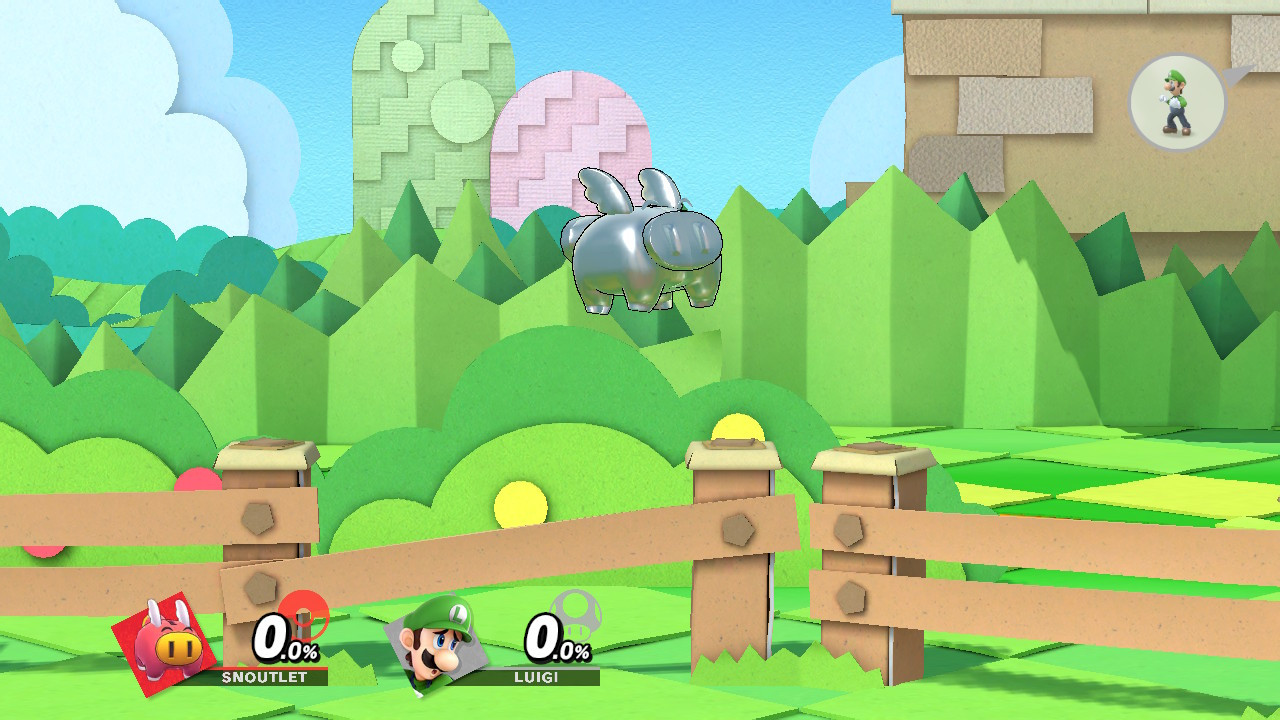
Task: Click the SNOUTLET name label
Action: coord(263,678)
